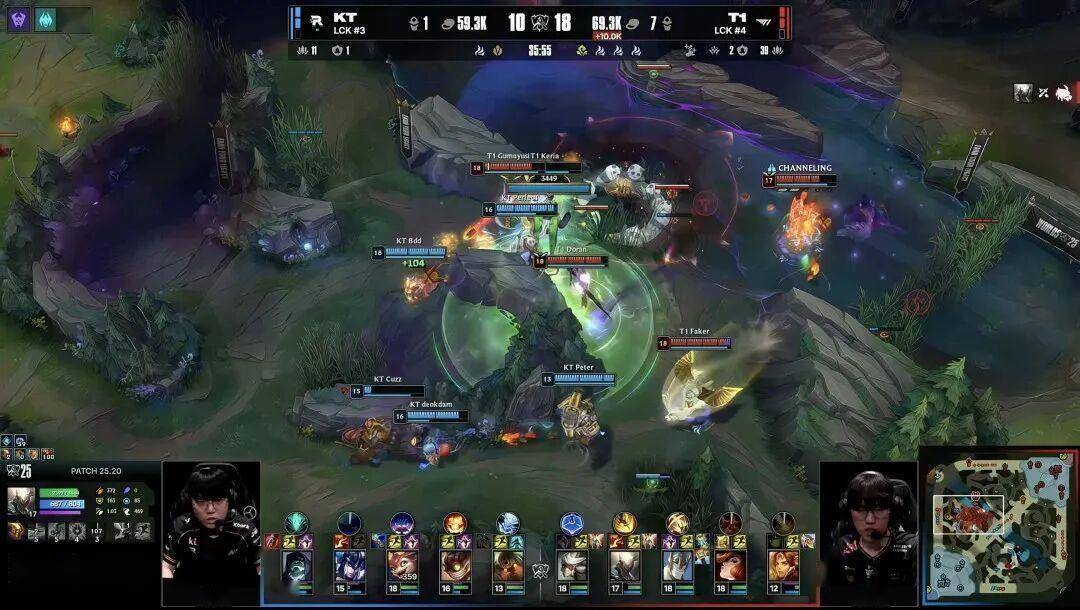Select the KT team logo on scoreboard
The height and width of the screenshot is (610, 1080).
pyautogui.click(x=316, y=22)
